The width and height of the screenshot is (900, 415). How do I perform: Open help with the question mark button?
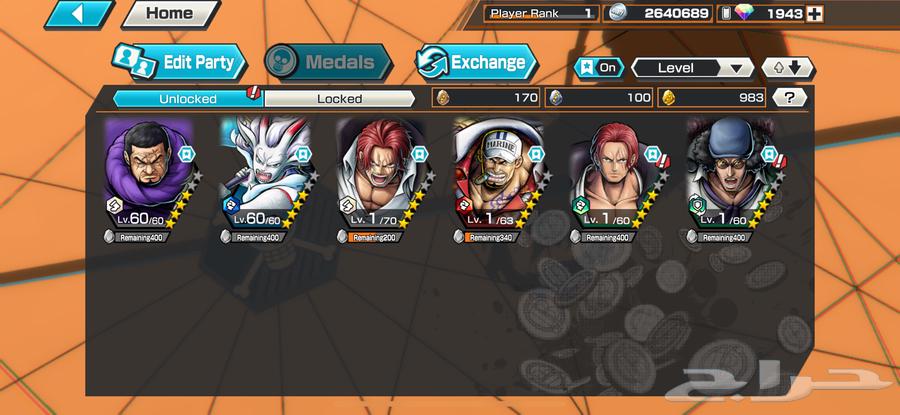click(x=790, y=98)
